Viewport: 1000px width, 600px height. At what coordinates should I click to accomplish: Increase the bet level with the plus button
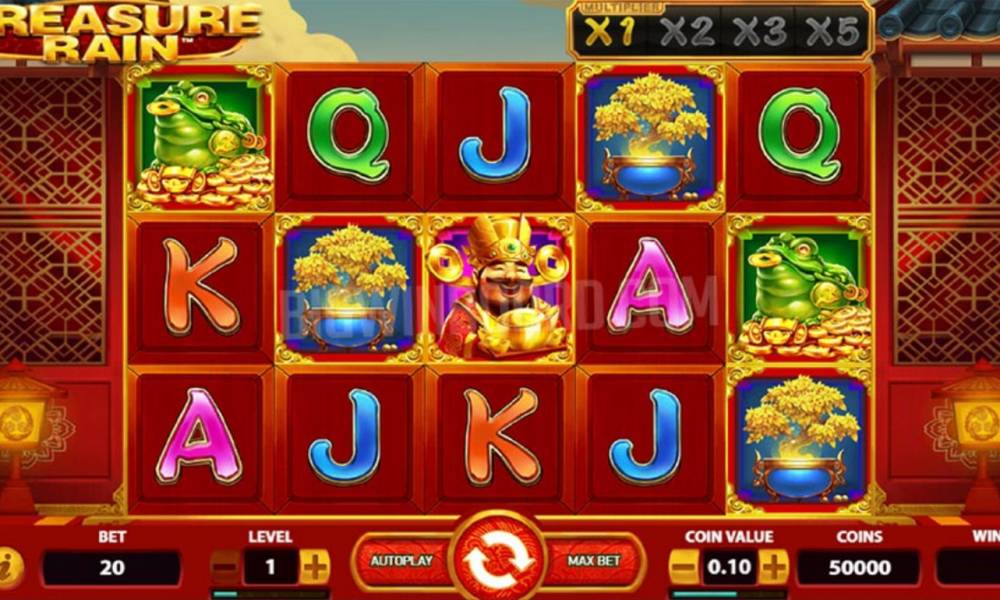tap(314, 567)
